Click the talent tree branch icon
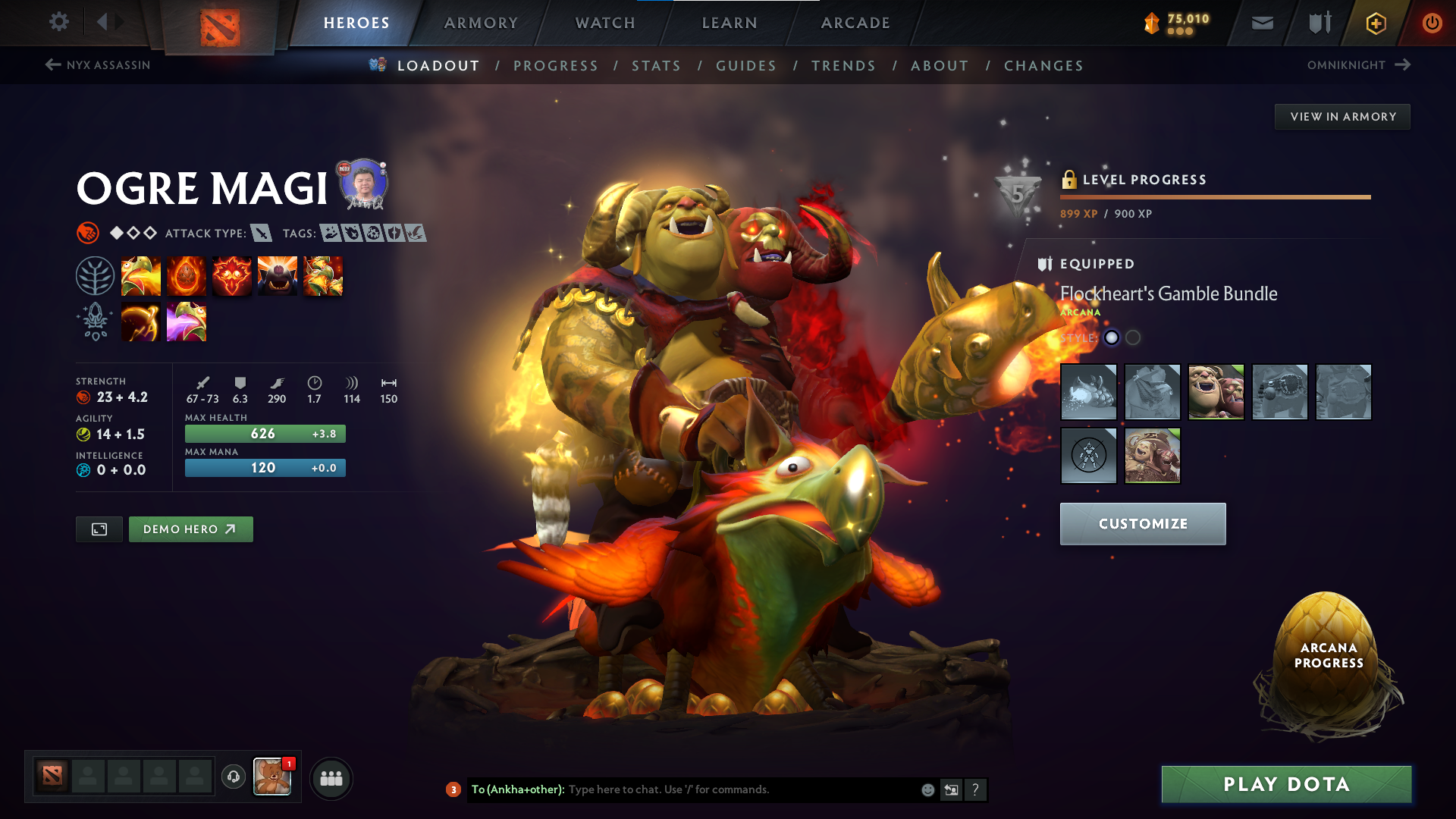The height and width of the screenshot is (819, 1456). 96,275
